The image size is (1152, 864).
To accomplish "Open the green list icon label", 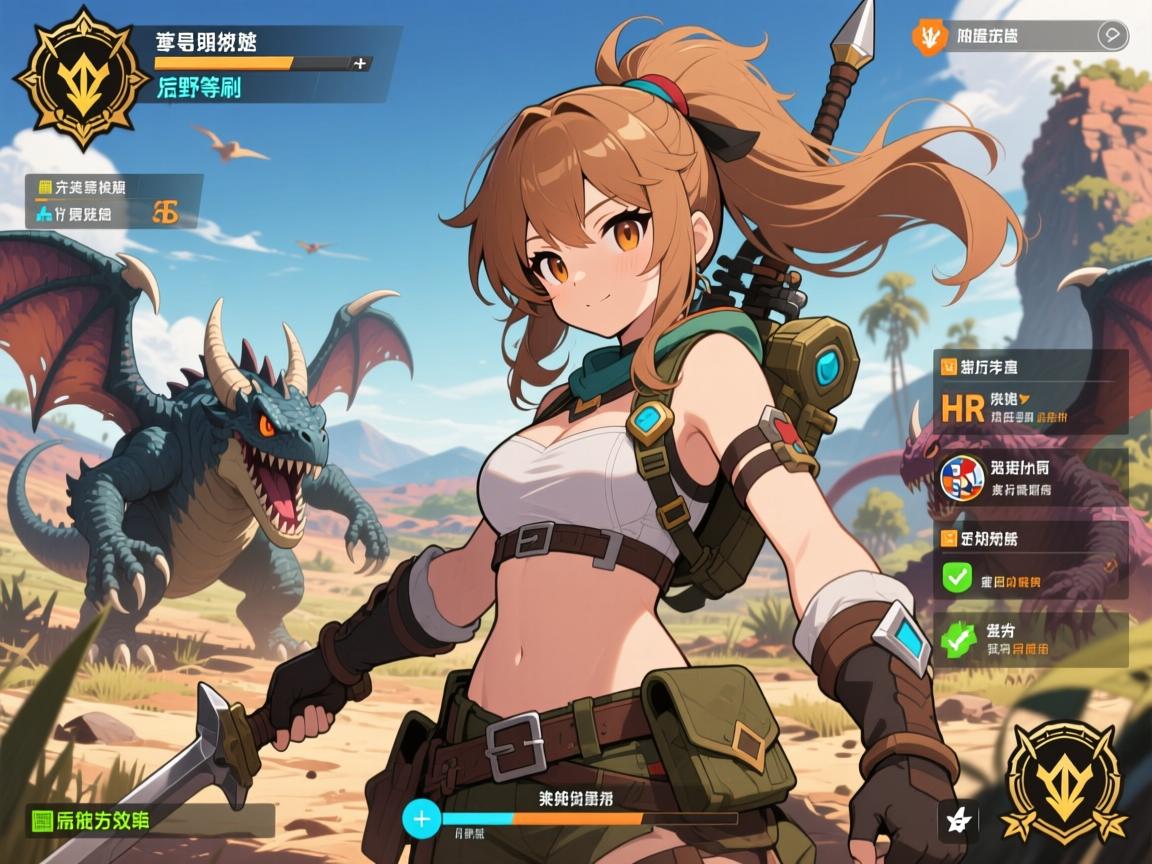I will click(x=44, y=821).
